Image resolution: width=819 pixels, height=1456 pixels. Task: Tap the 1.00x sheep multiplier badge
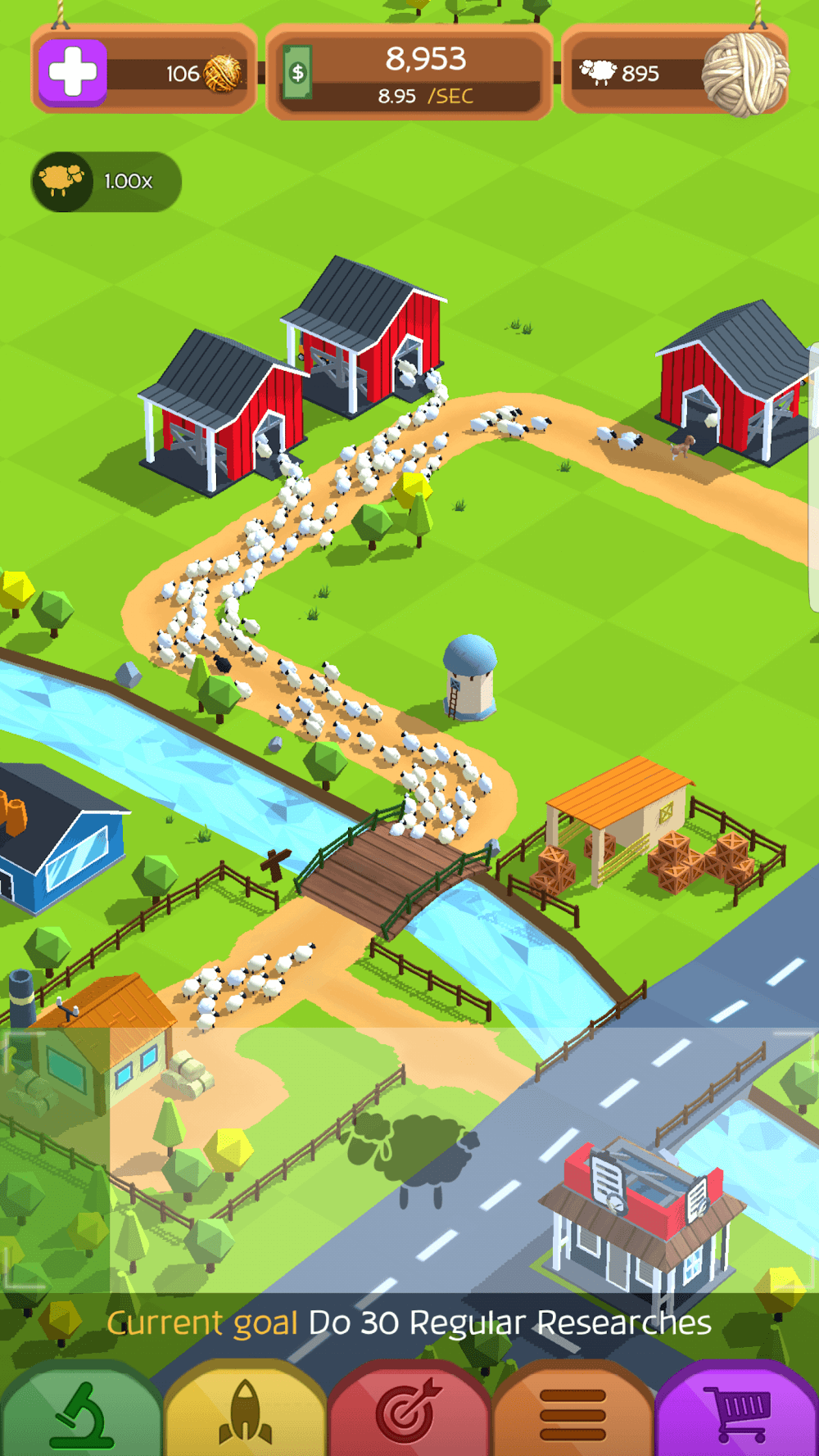coord(106,182)
